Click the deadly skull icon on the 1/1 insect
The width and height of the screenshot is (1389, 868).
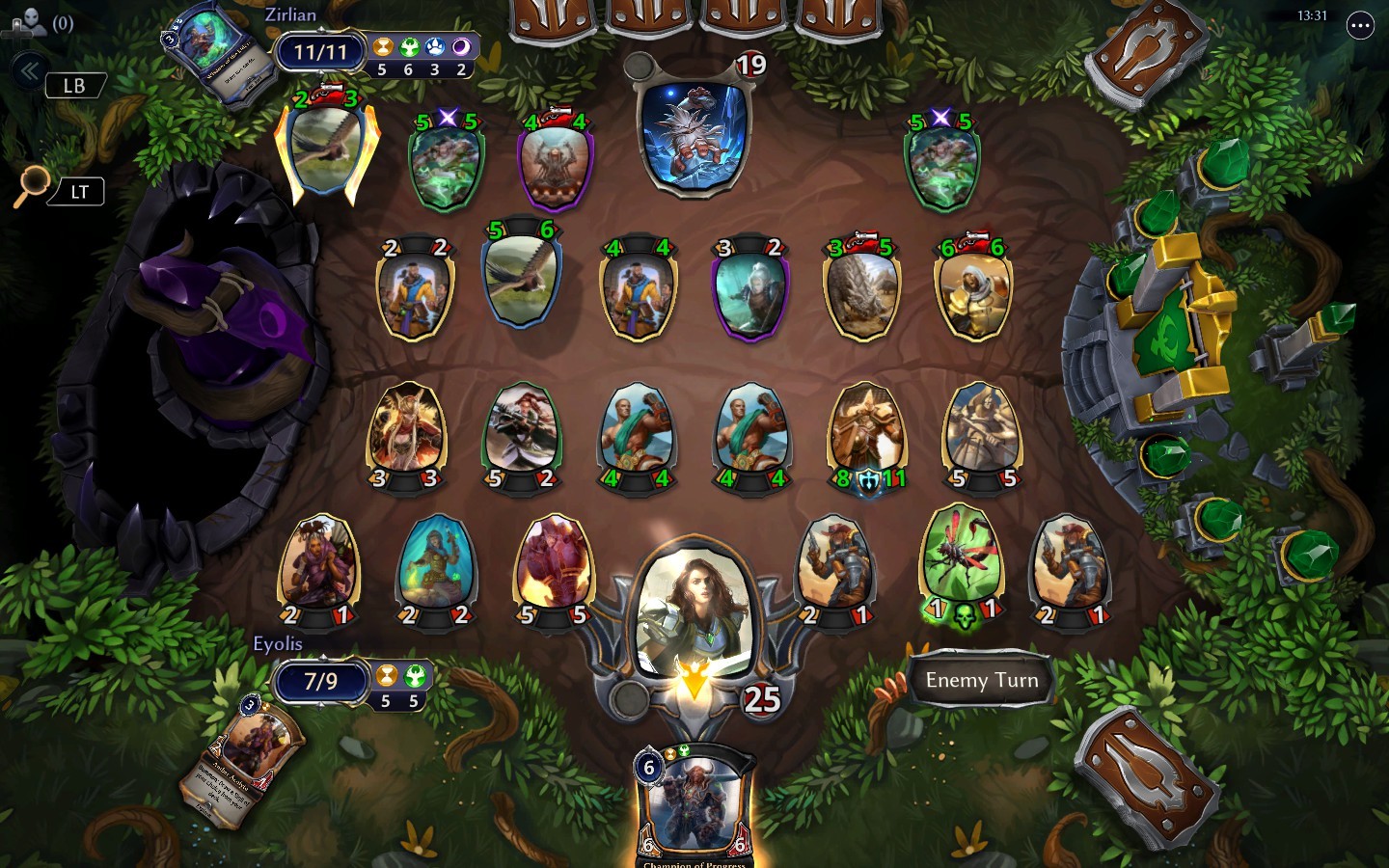[964, 617]
